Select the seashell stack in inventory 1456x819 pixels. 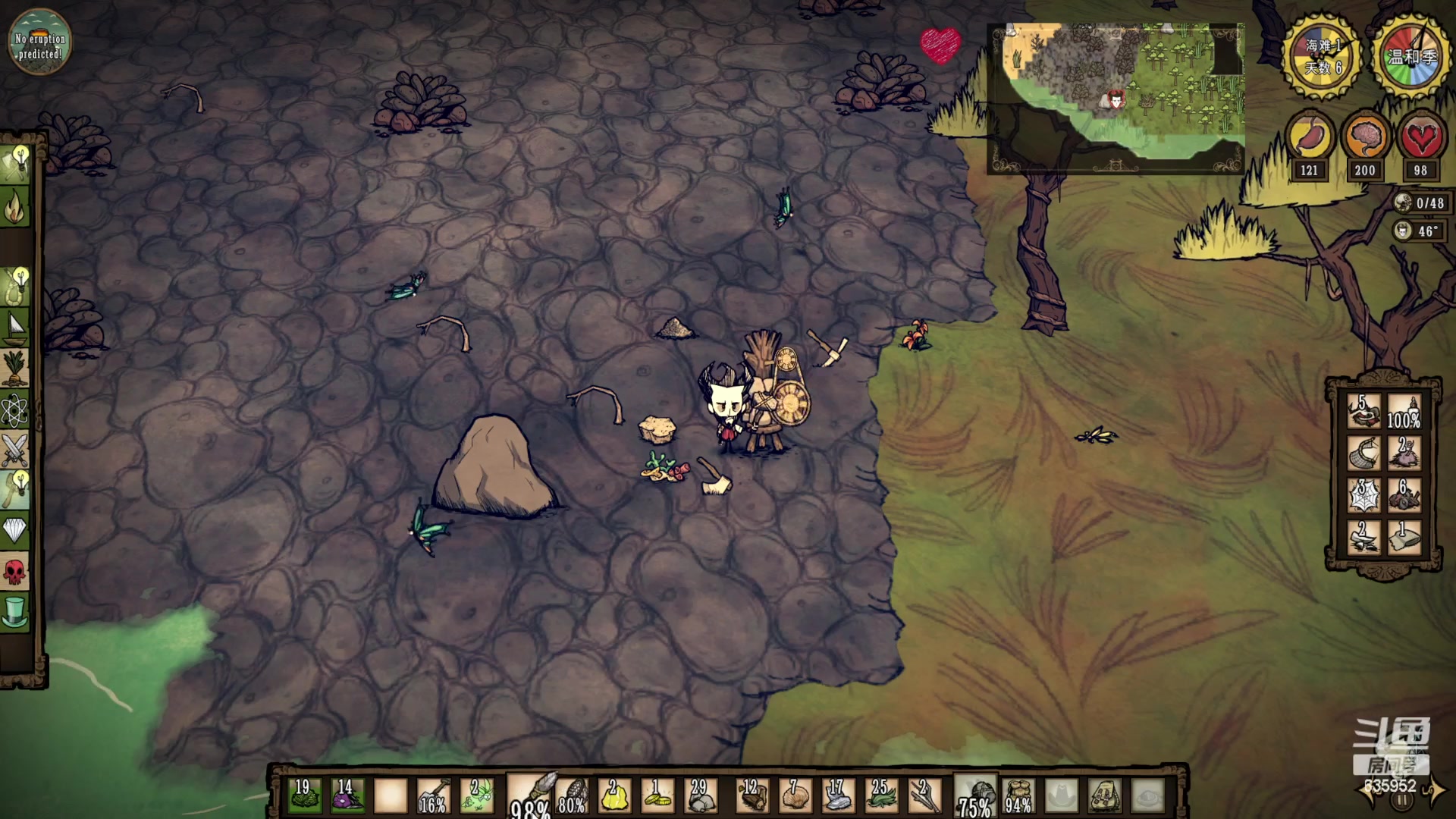(794, 796)
